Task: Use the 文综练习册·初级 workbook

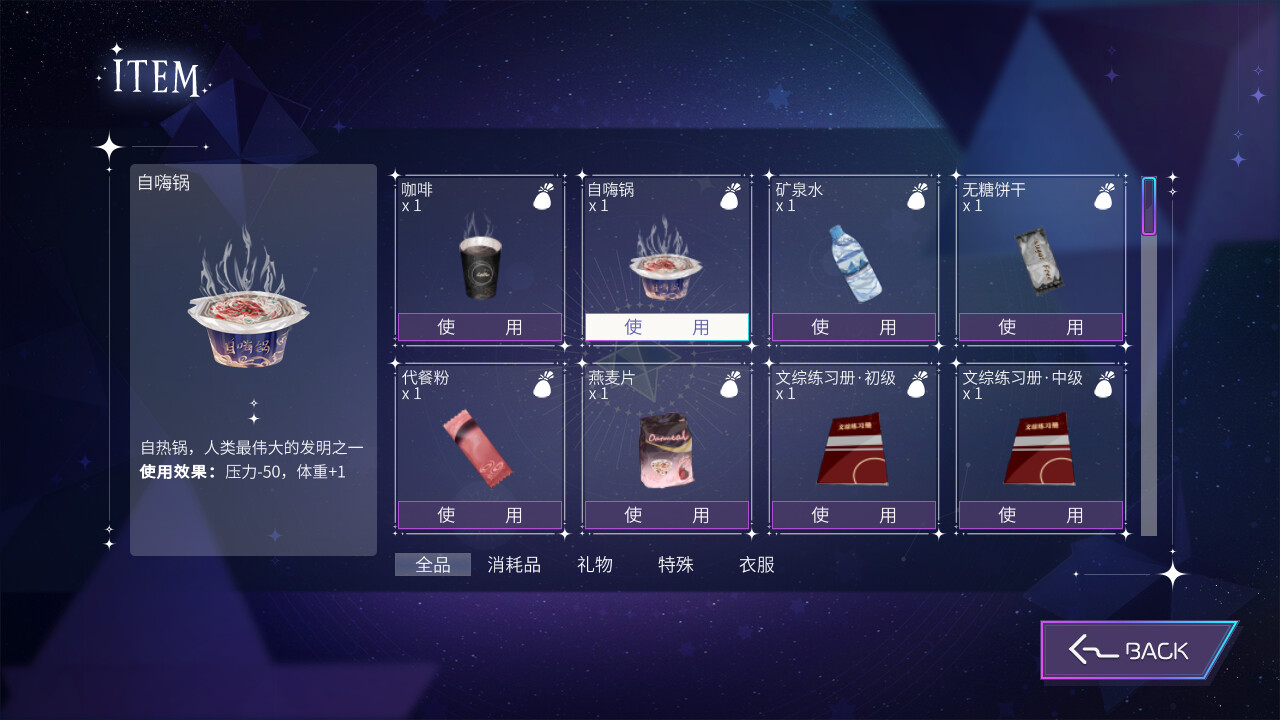Action: coord(854,515)
